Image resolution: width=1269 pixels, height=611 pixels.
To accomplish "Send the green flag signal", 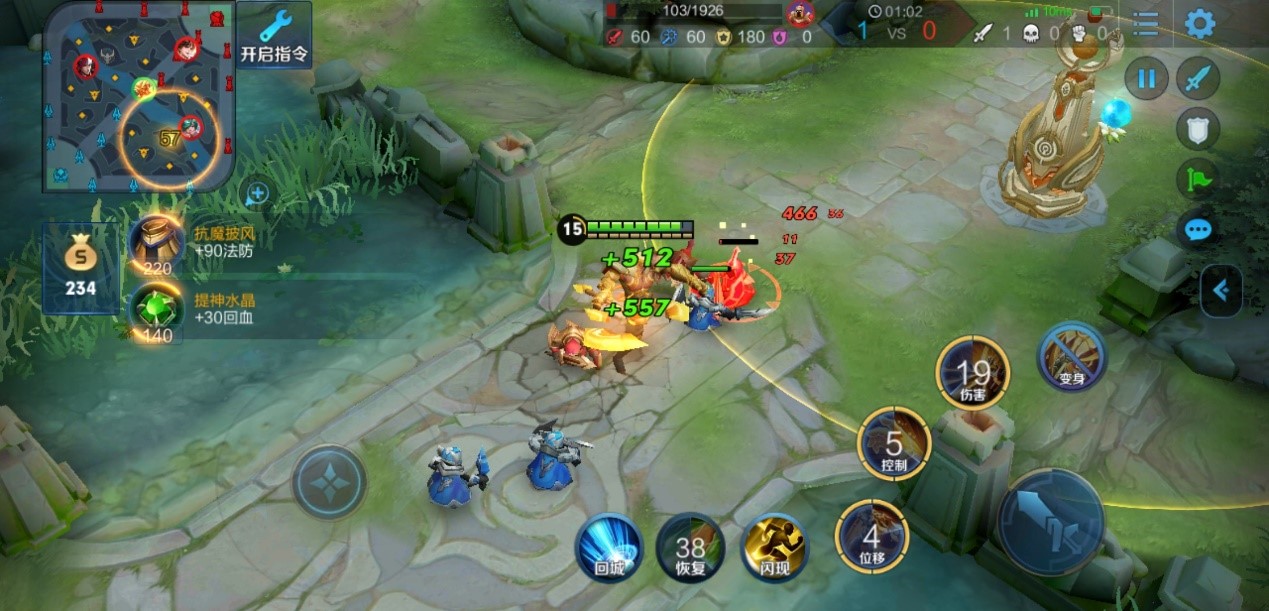I will 1197,179.
